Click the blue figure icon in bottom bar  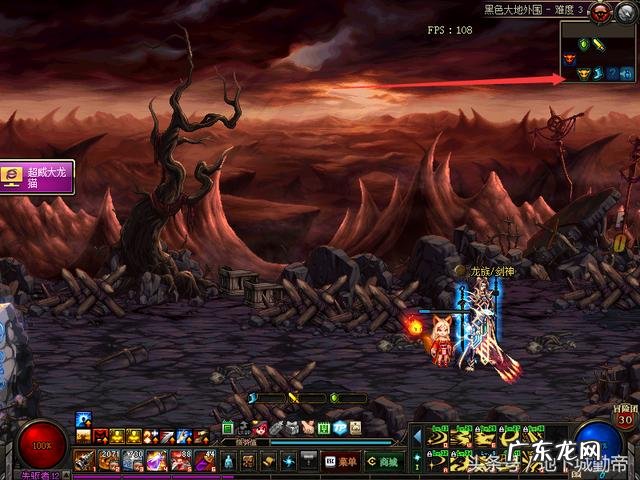(x=228, y=461)
